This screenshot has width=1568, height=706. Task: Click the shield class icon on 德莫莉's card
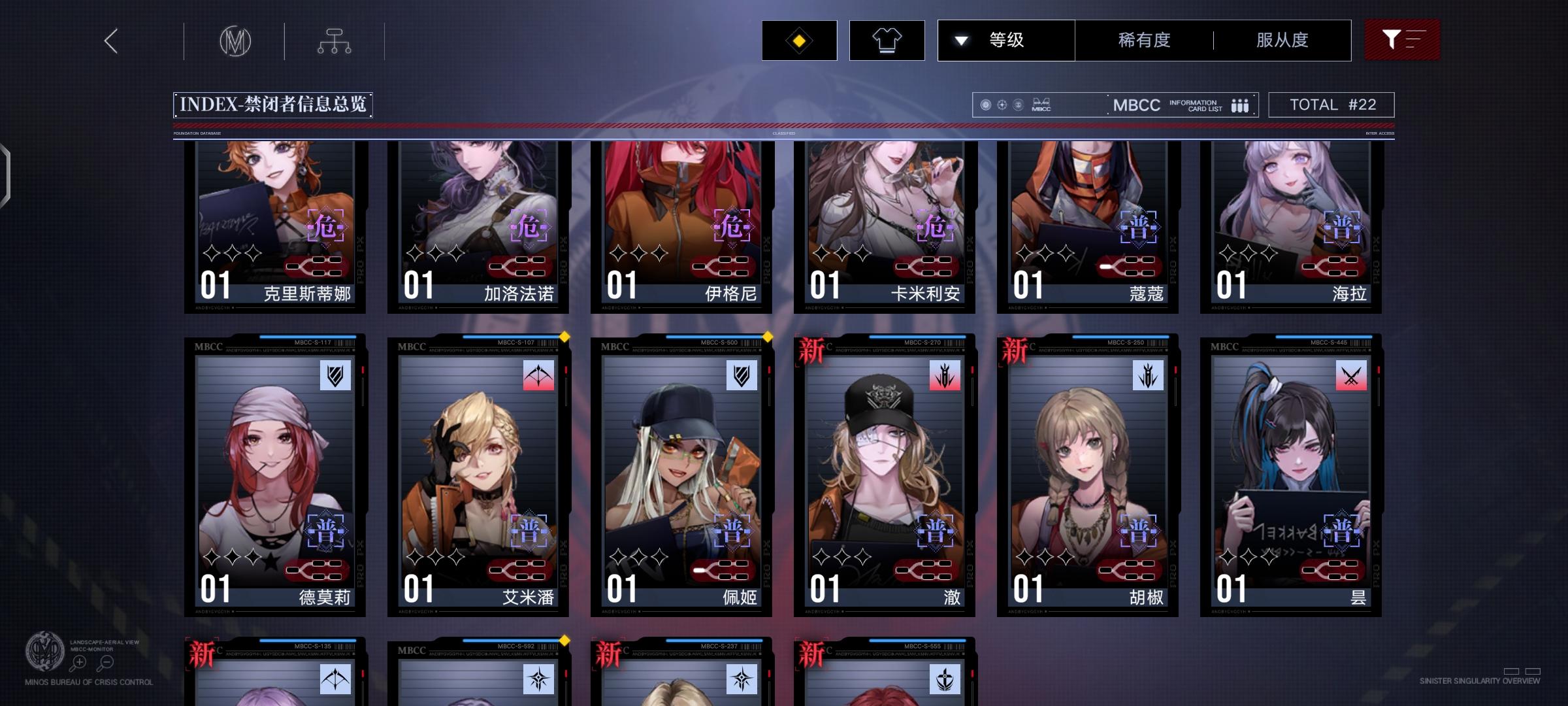coord(336,375)
